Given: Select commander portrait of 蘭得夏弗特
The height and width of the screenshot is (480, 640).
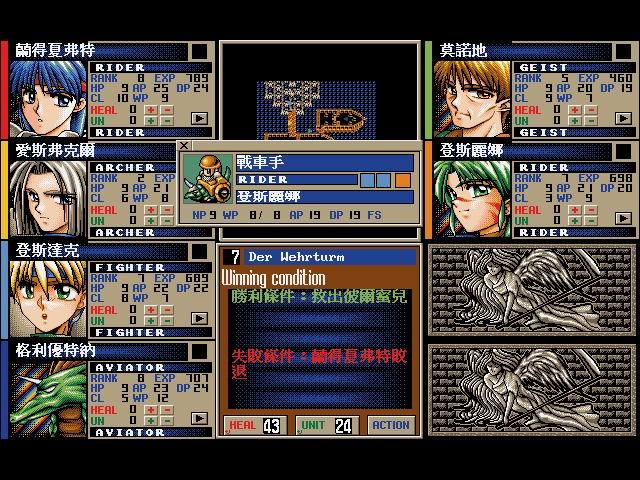Looking at the screenshot, I should (x=48, y=96).
